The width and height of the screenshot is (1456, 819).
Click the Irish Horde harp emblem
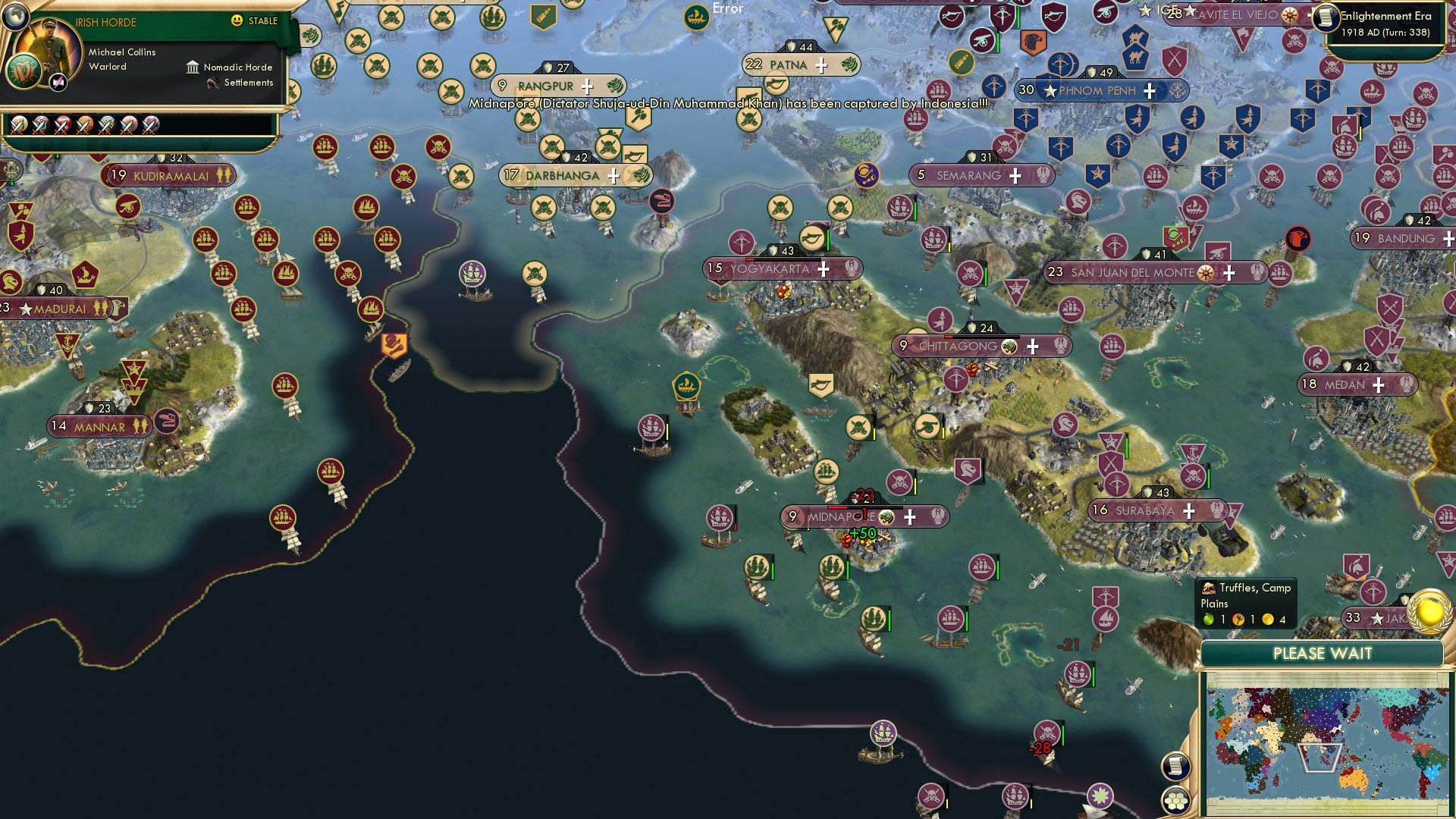(x=24, y=74)
